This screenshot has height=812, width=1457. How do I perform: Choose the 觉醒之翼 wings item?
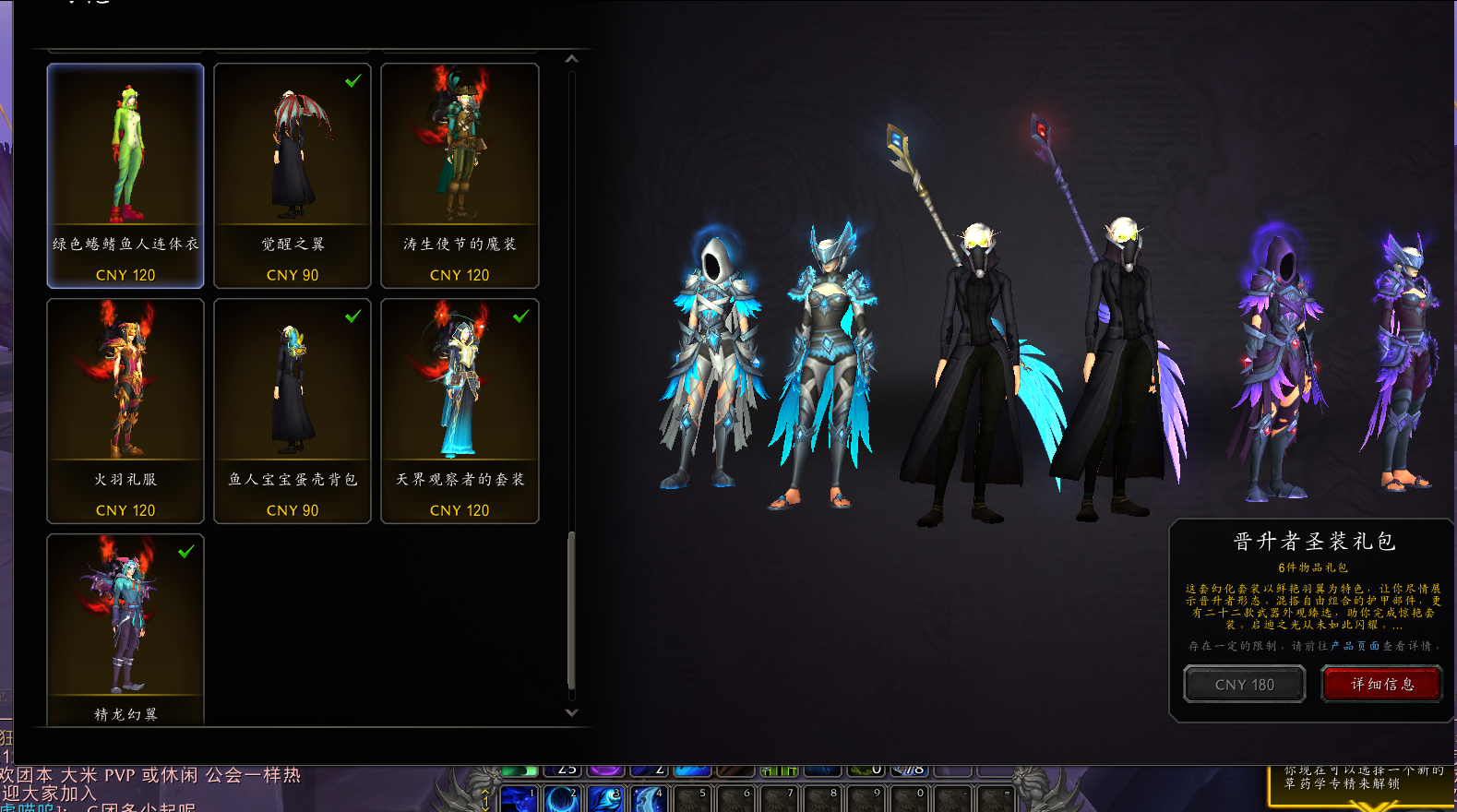click(x=293, y=175)
